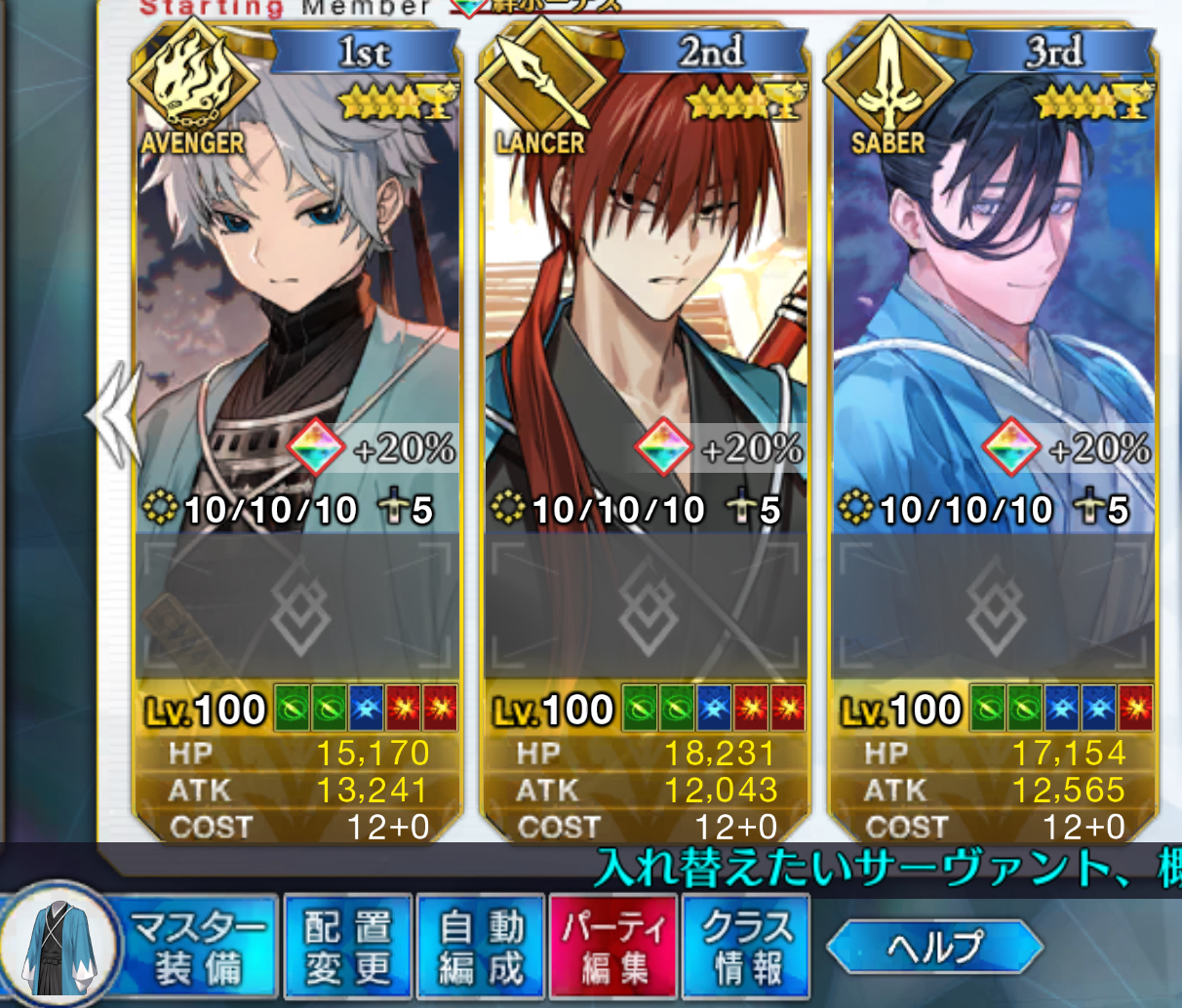Open the ヘルプ help button

(x=934, y=947)
